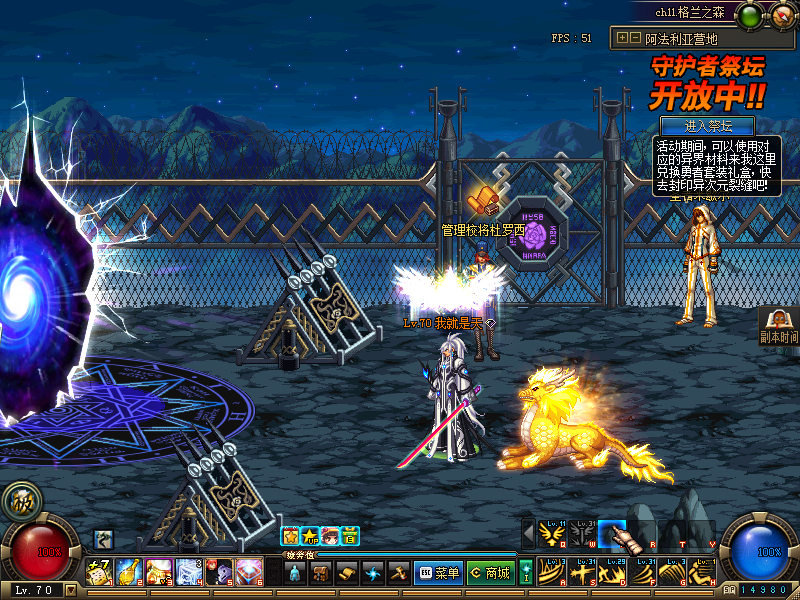
Task: Click the compass icon in the corner
Action: click(x=783, y=15)
